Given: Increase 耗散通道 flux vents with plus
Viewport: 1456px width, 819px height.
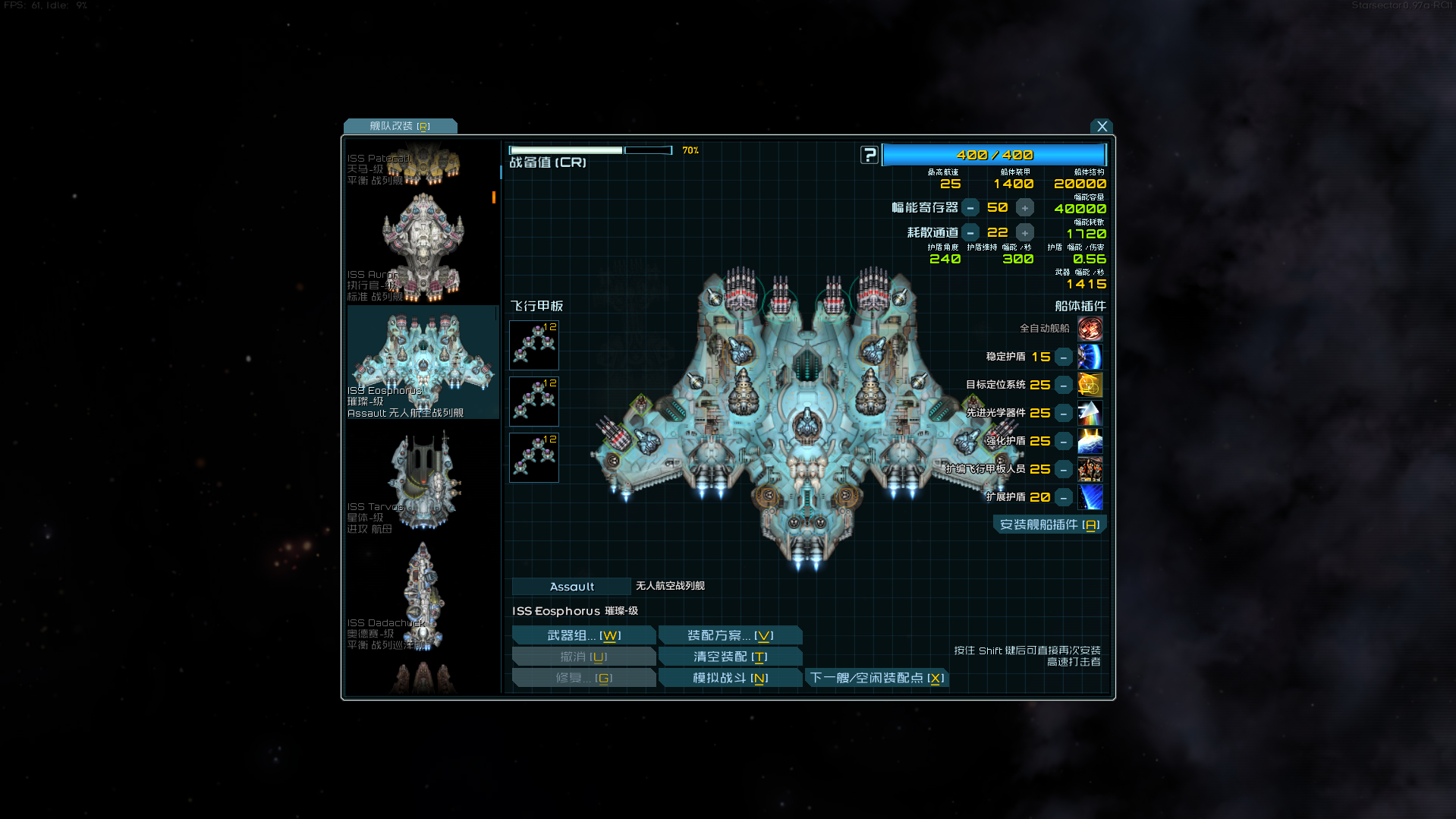Looking at the screenshot, I should 1024,233.
